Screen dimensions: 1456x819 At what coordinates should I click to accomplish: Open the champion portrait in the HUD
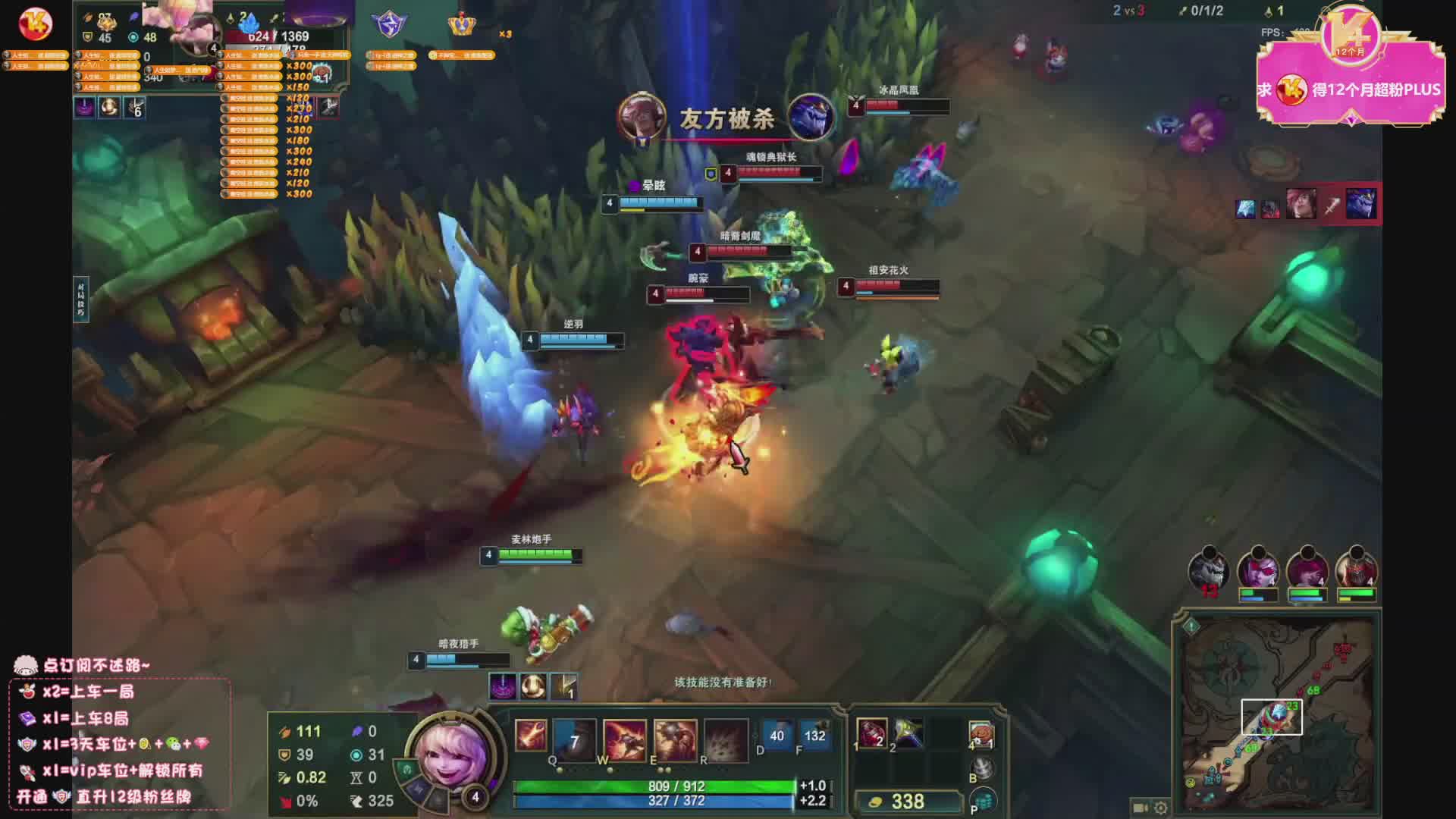tap(453, 753)
